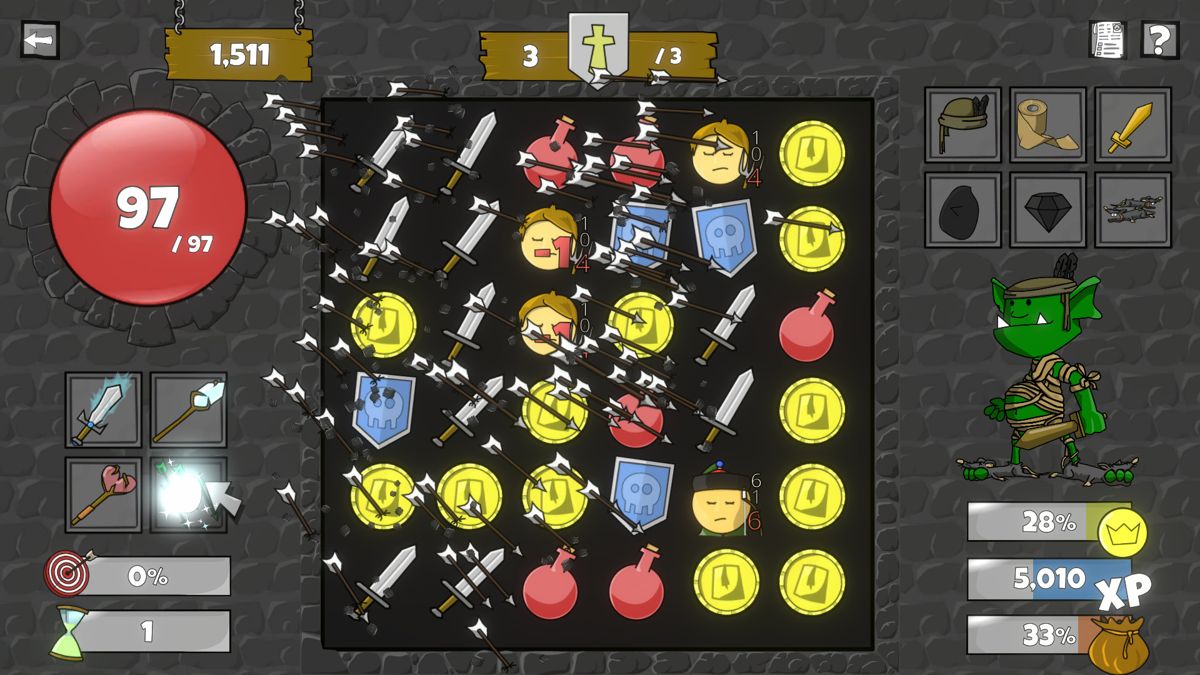Select the enemy with green hat tile

[722, 497]
